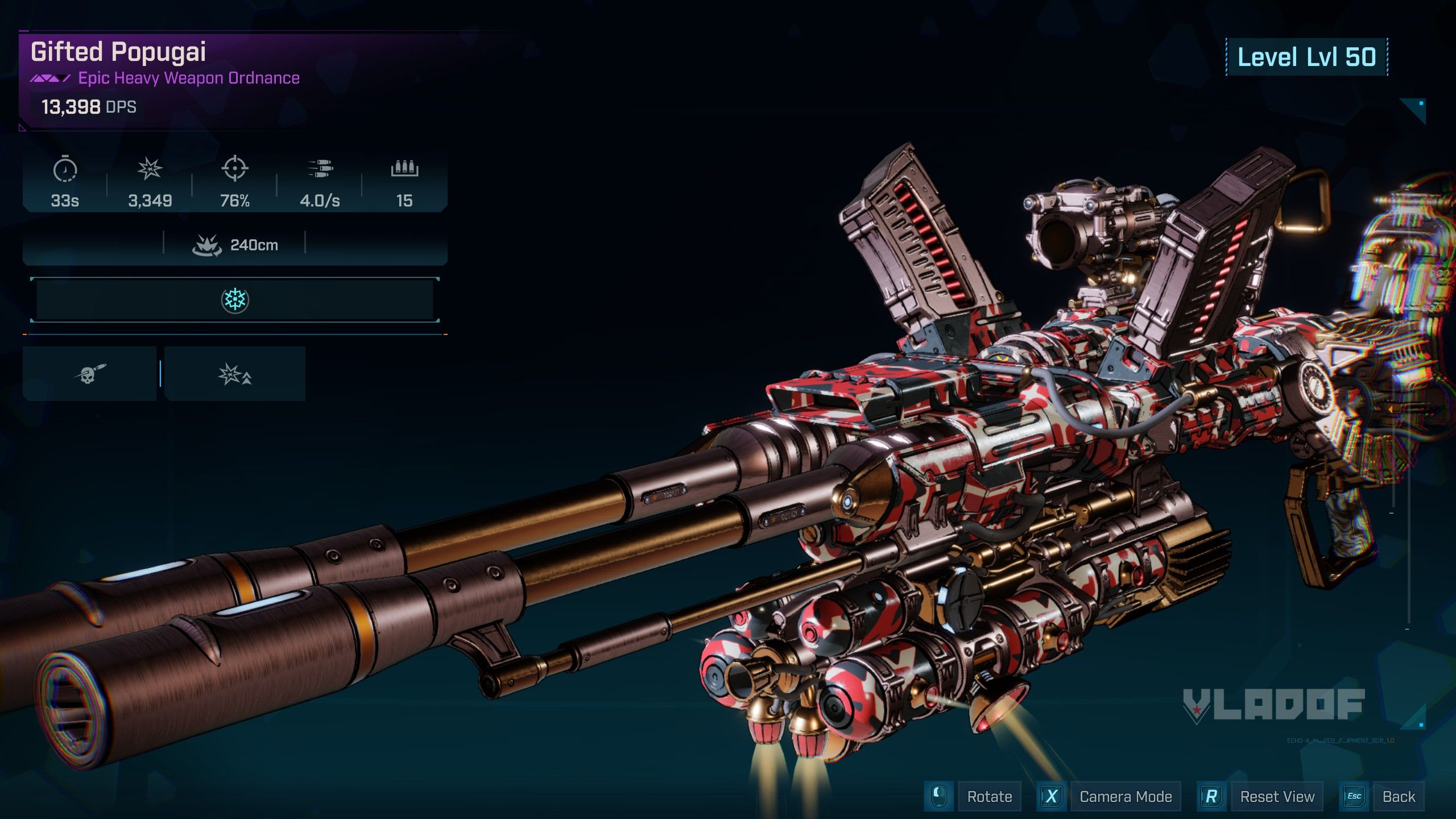Switch to Camera Mode
This screenshot has width=1456, height=819.
tap(1125, 796)
